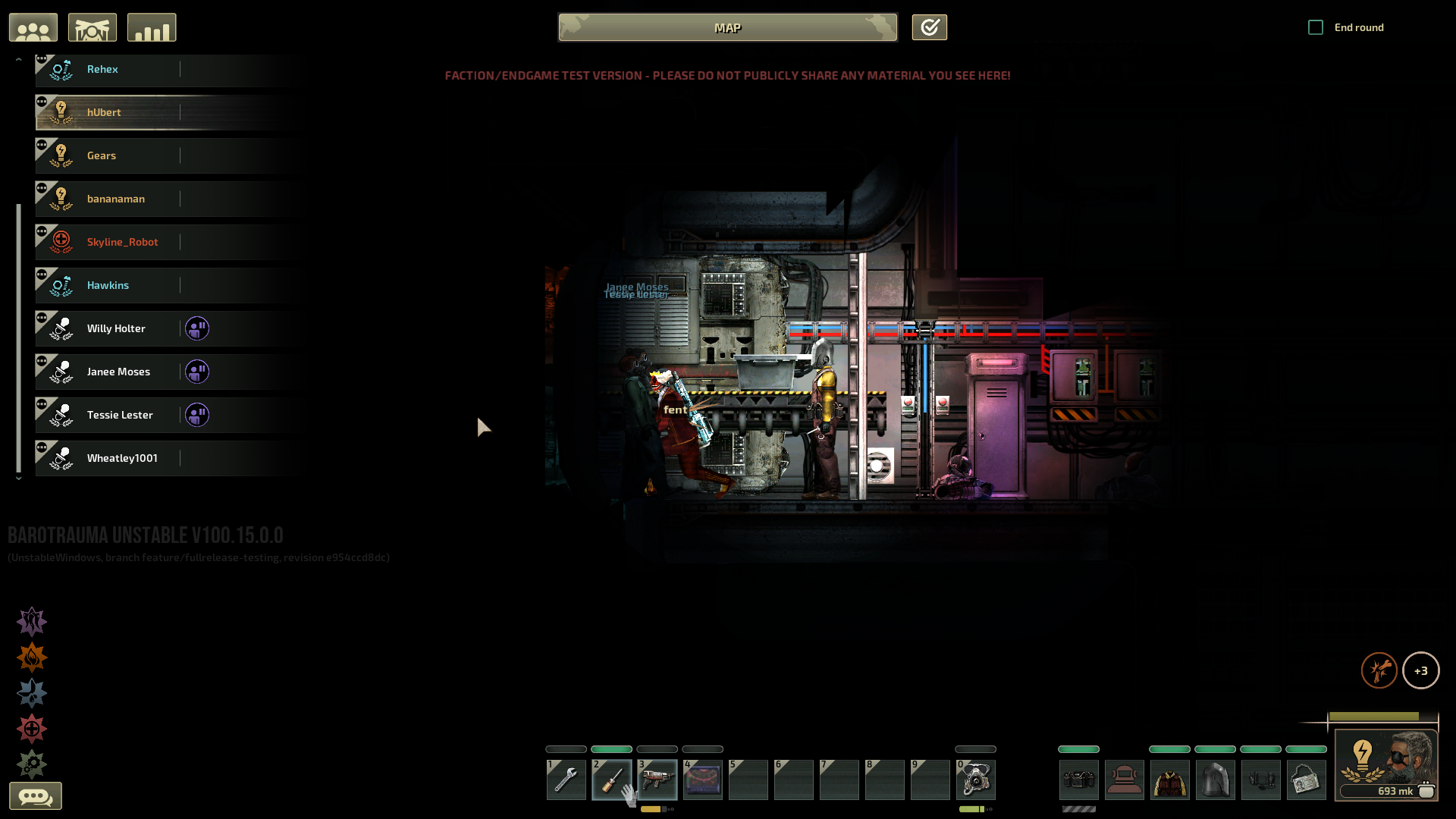
Task: Mute Janee Moses's voice indicator
Action: (x=197, y=372)
